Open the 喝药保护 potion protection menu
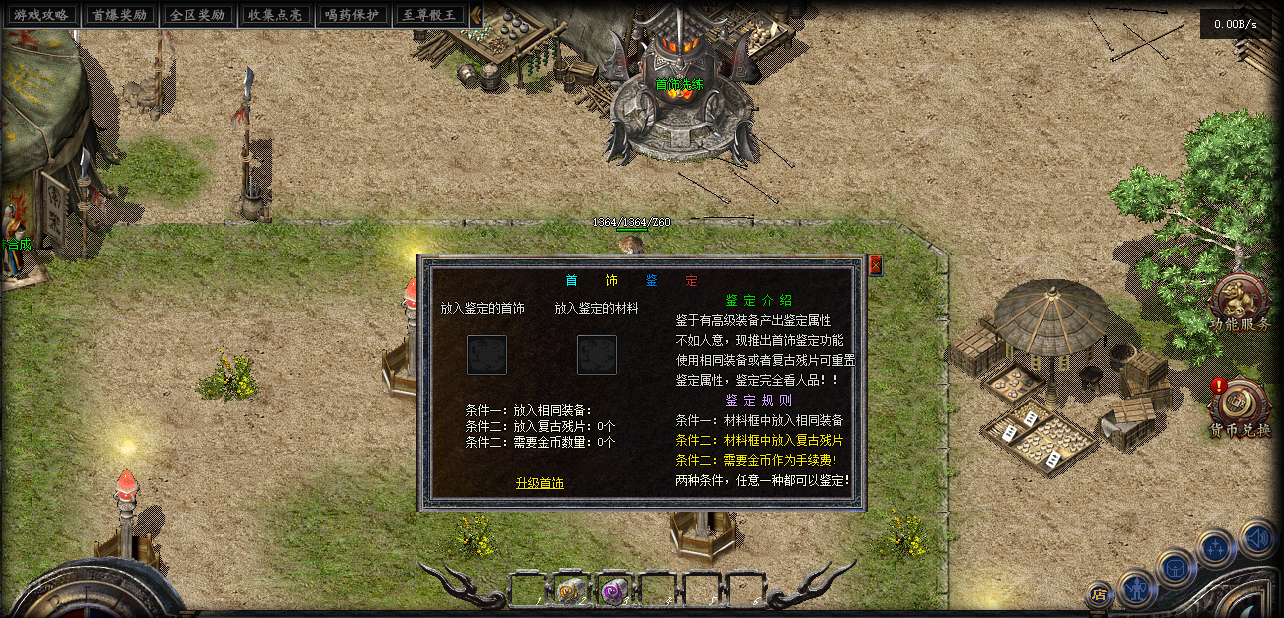Viewport: 1284px width, 618px height. coord(353,15)
